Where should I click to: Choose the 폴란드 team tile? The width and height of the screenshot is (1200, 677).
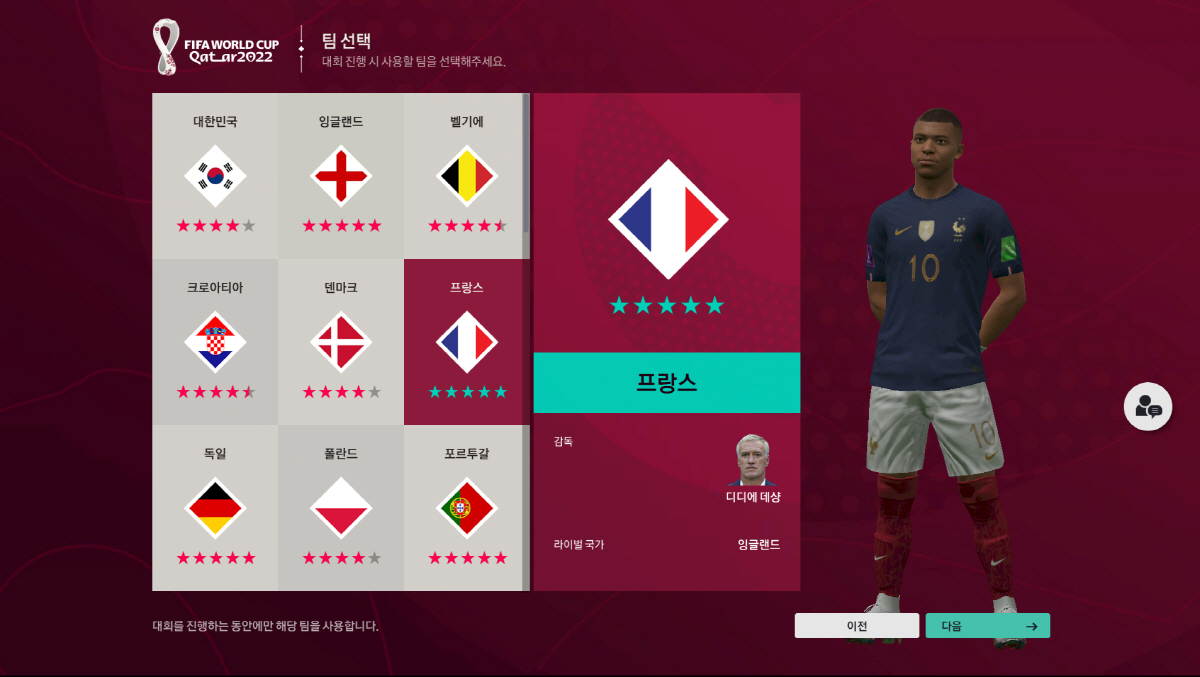341,507
